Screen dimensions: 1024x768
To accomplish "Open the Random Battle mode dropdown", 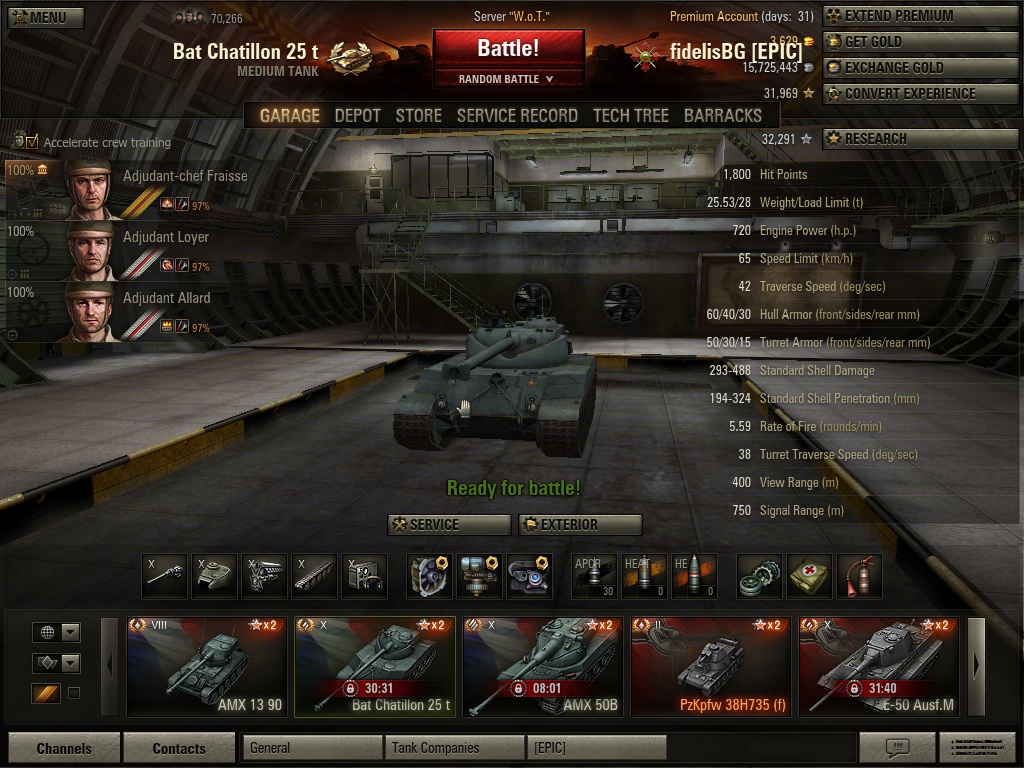I will [x=508, y=79].
